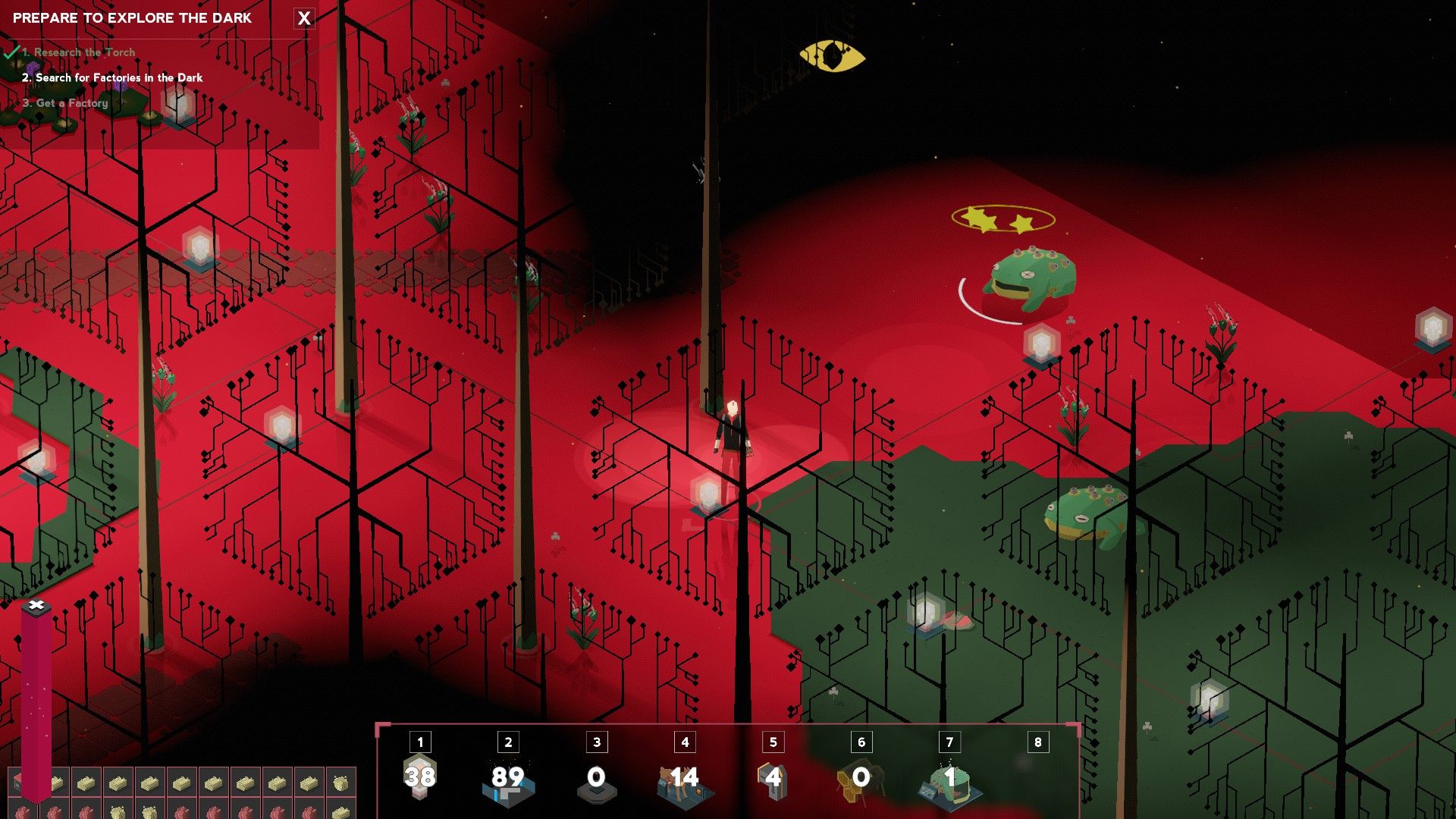The width and height of the screenshot is (1456, 819).
Task: Choose hotbar slot 2 with 89 items
Action: pyautogui.click(x=508, y=778)
